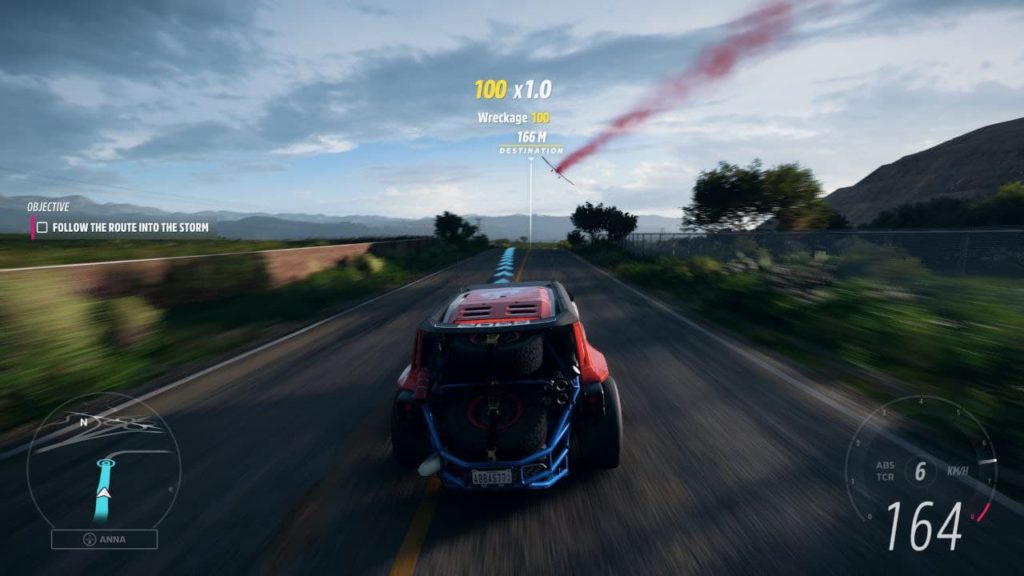Click the Destination waypoint marker
1024x576 pixels.
pyautogui.click(x=530, y=151)
